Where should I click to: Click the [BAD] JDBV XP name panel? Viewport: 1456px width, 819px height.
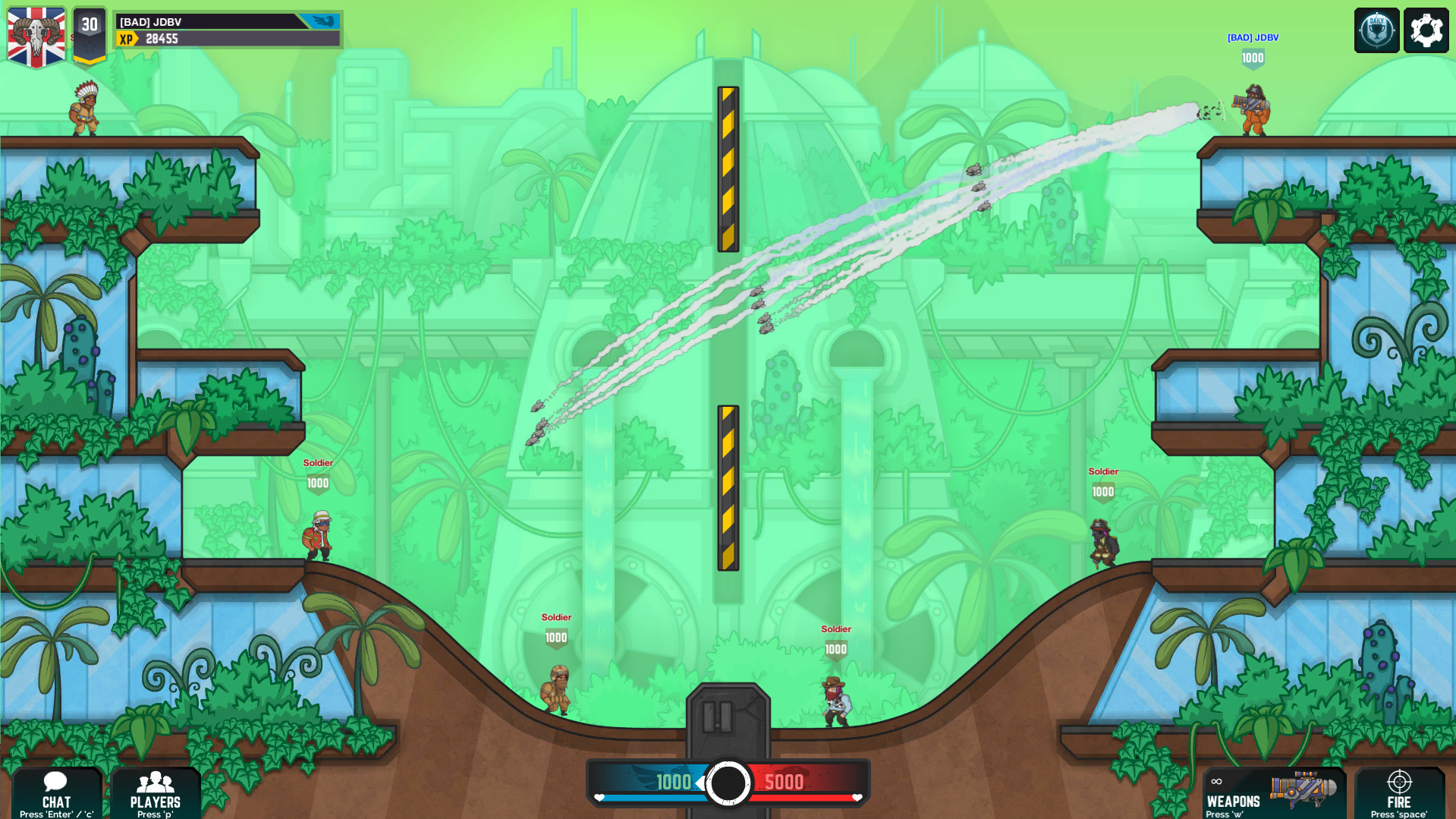(x=228, y=30)
